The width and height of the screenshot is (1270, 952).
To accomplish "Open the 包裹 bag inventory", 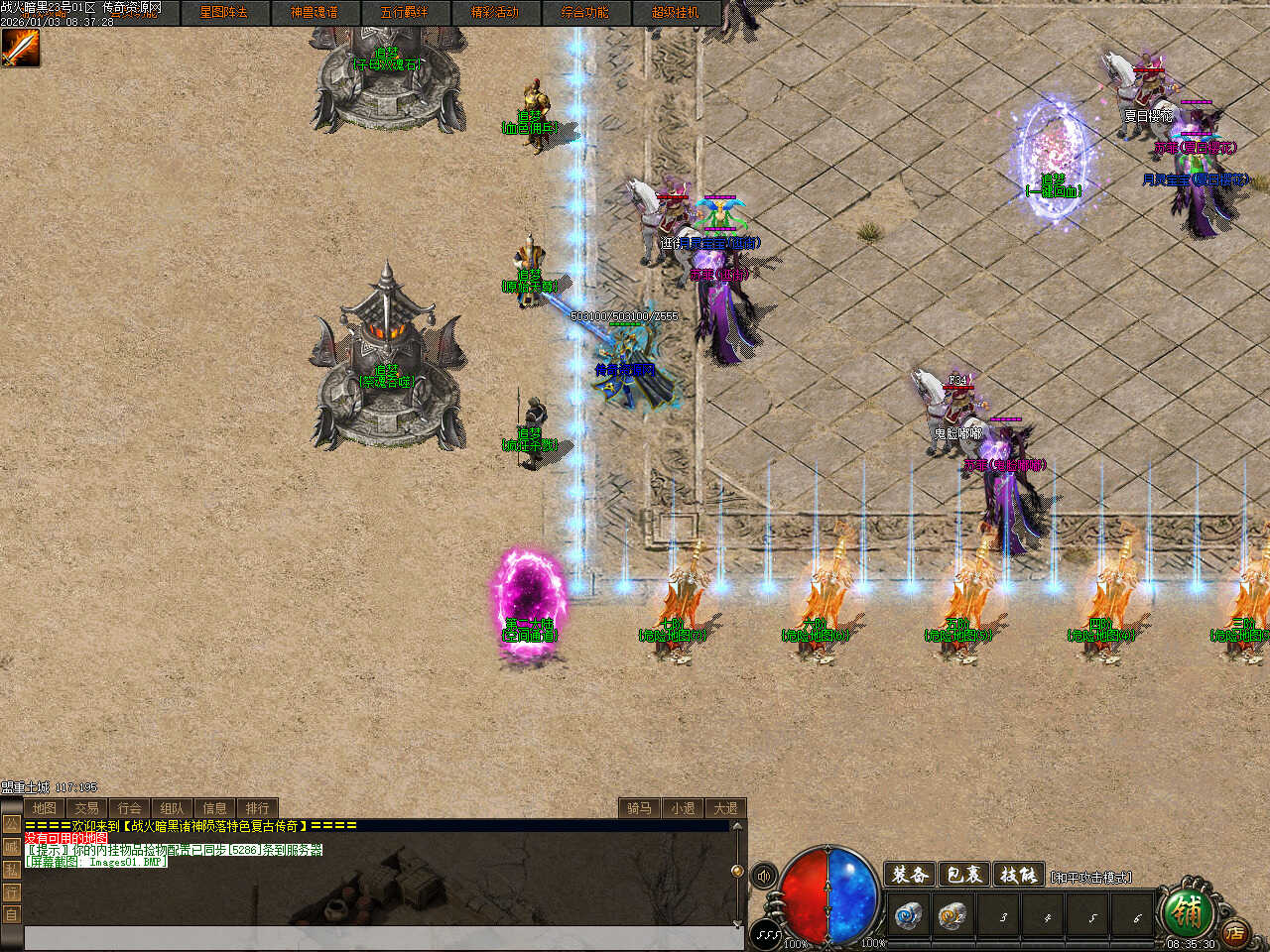I will point(963,875).
